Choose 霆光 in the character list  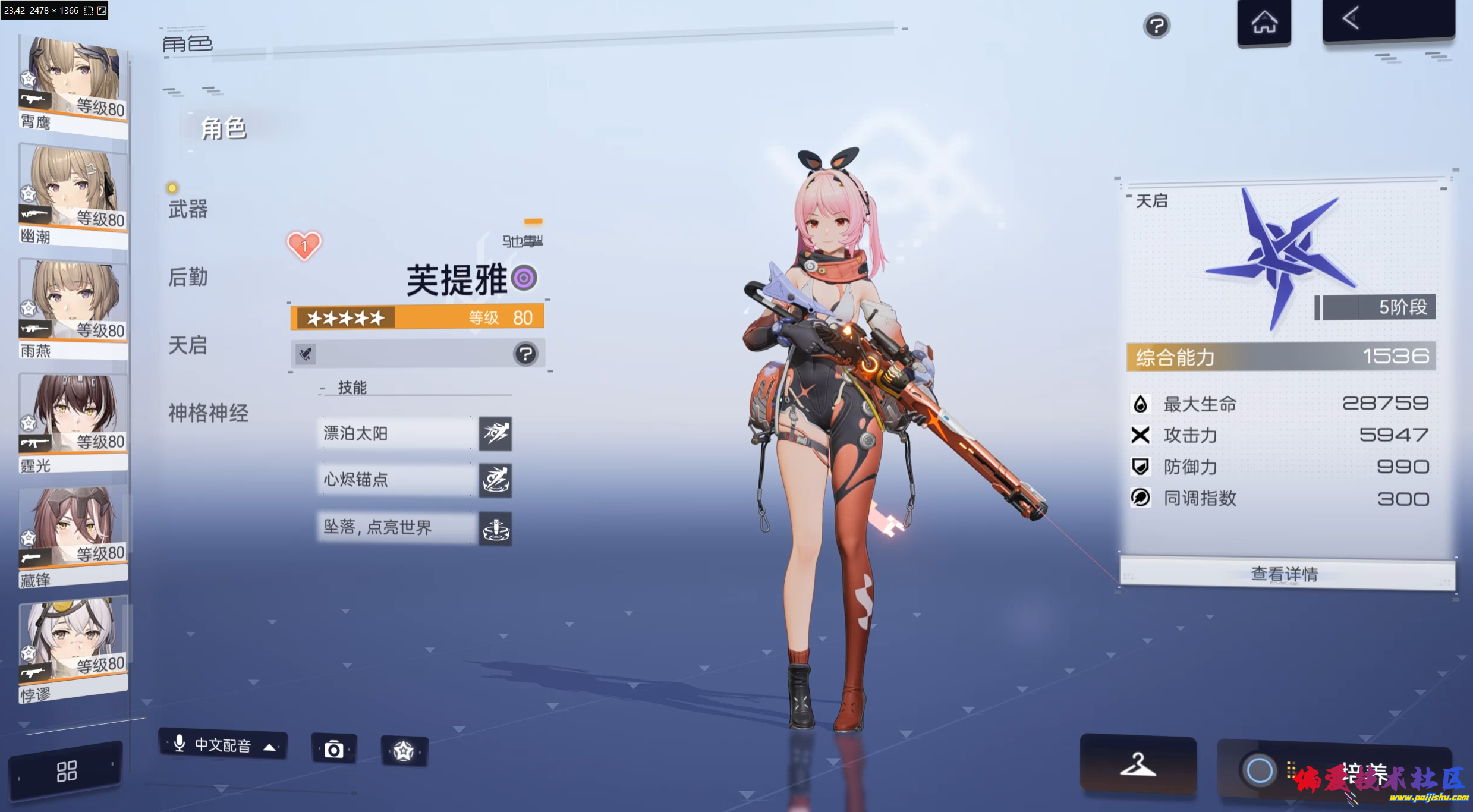tap(73, 422)
